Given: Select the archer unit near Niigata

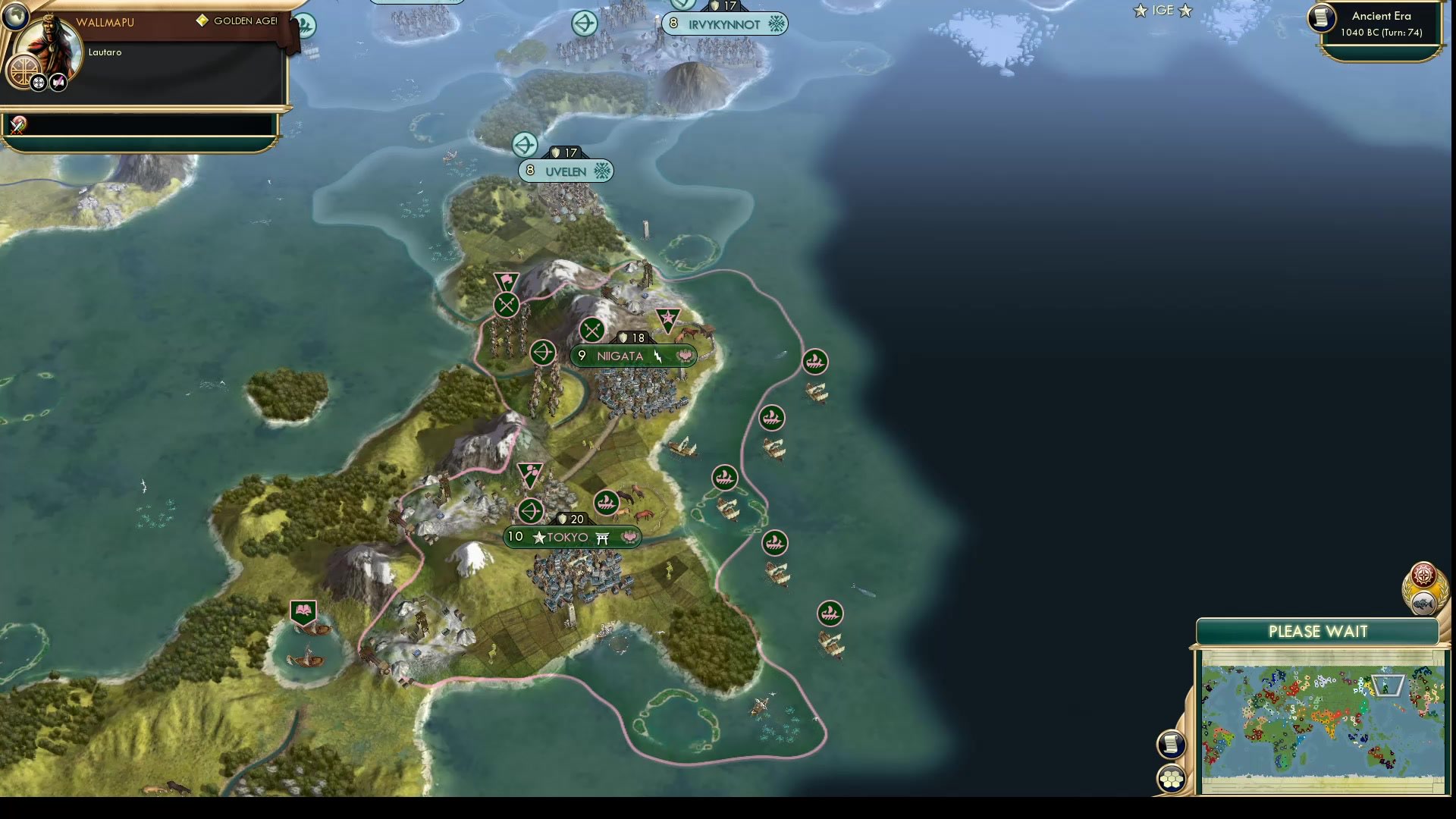Looking at the screenshot, I should [x=542, y=353].
